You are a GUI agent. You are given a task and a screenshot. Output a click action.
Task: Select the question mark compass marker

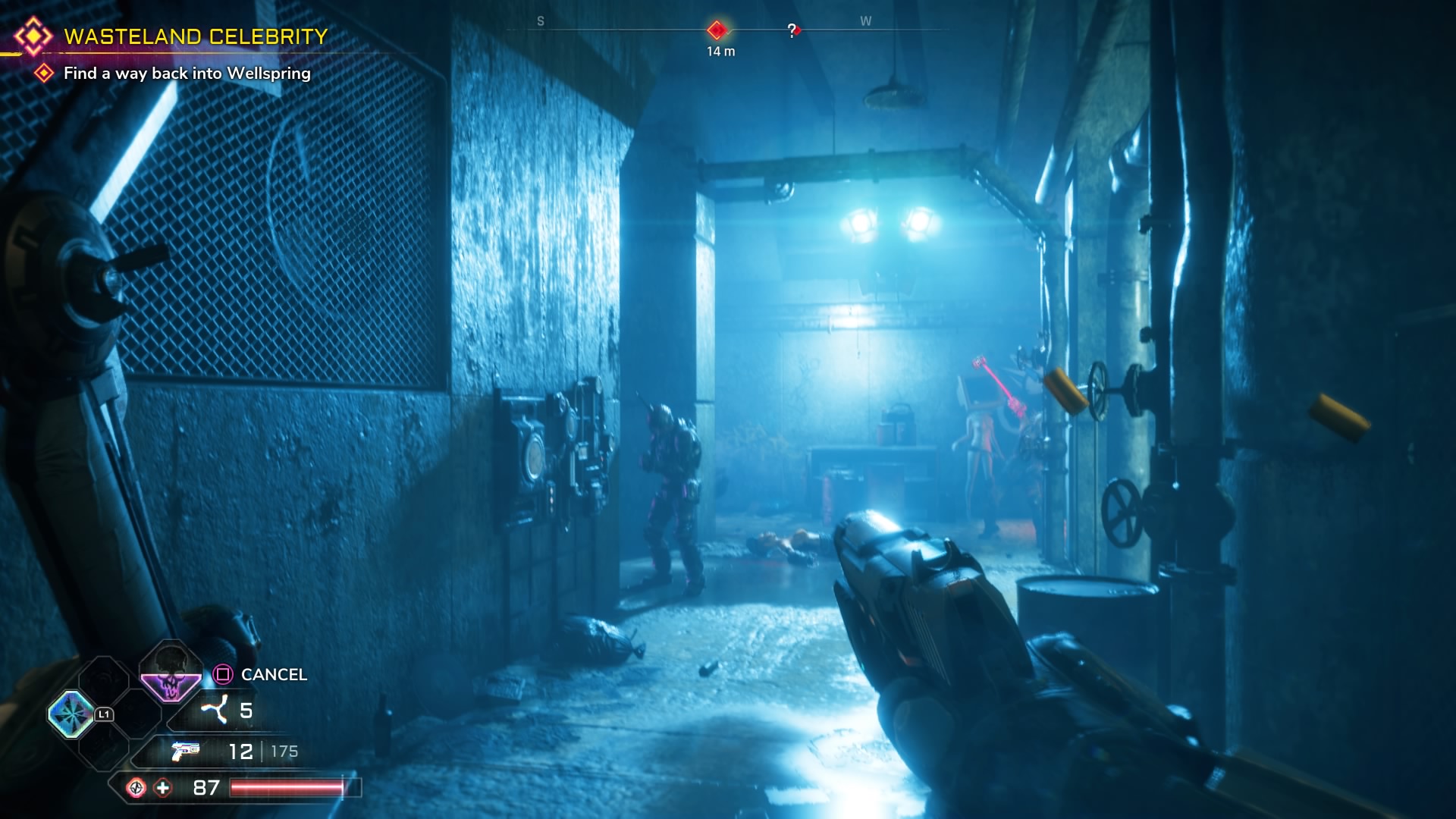[792, 30]
